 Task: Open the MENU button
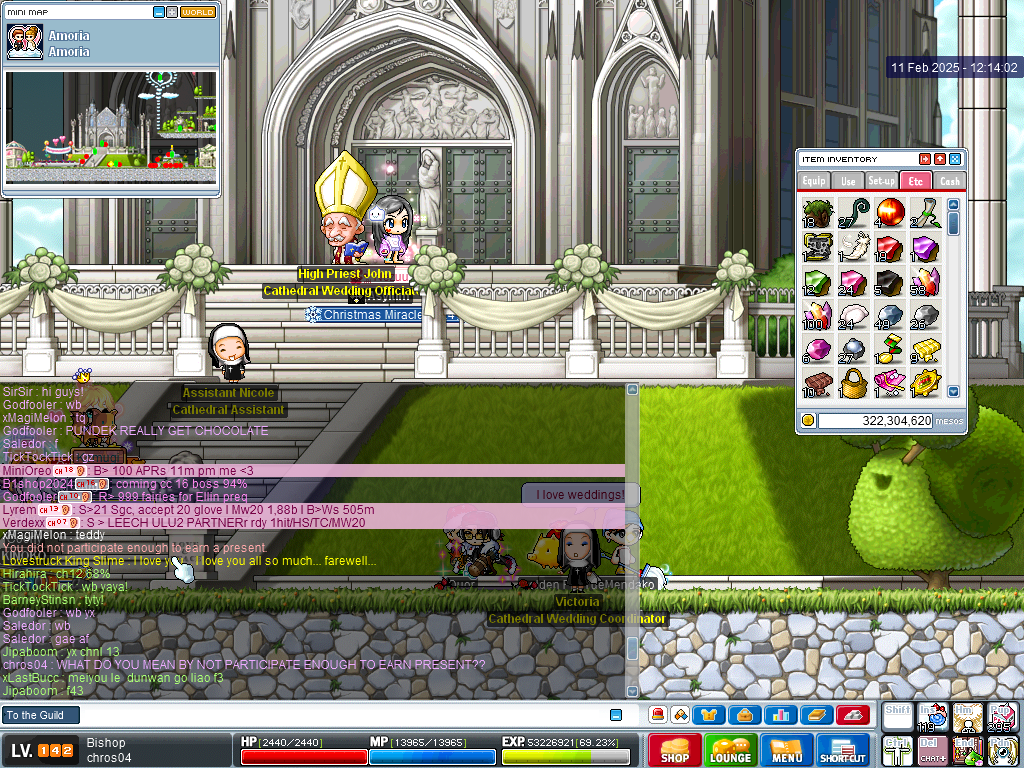click(x=787, y=750)
